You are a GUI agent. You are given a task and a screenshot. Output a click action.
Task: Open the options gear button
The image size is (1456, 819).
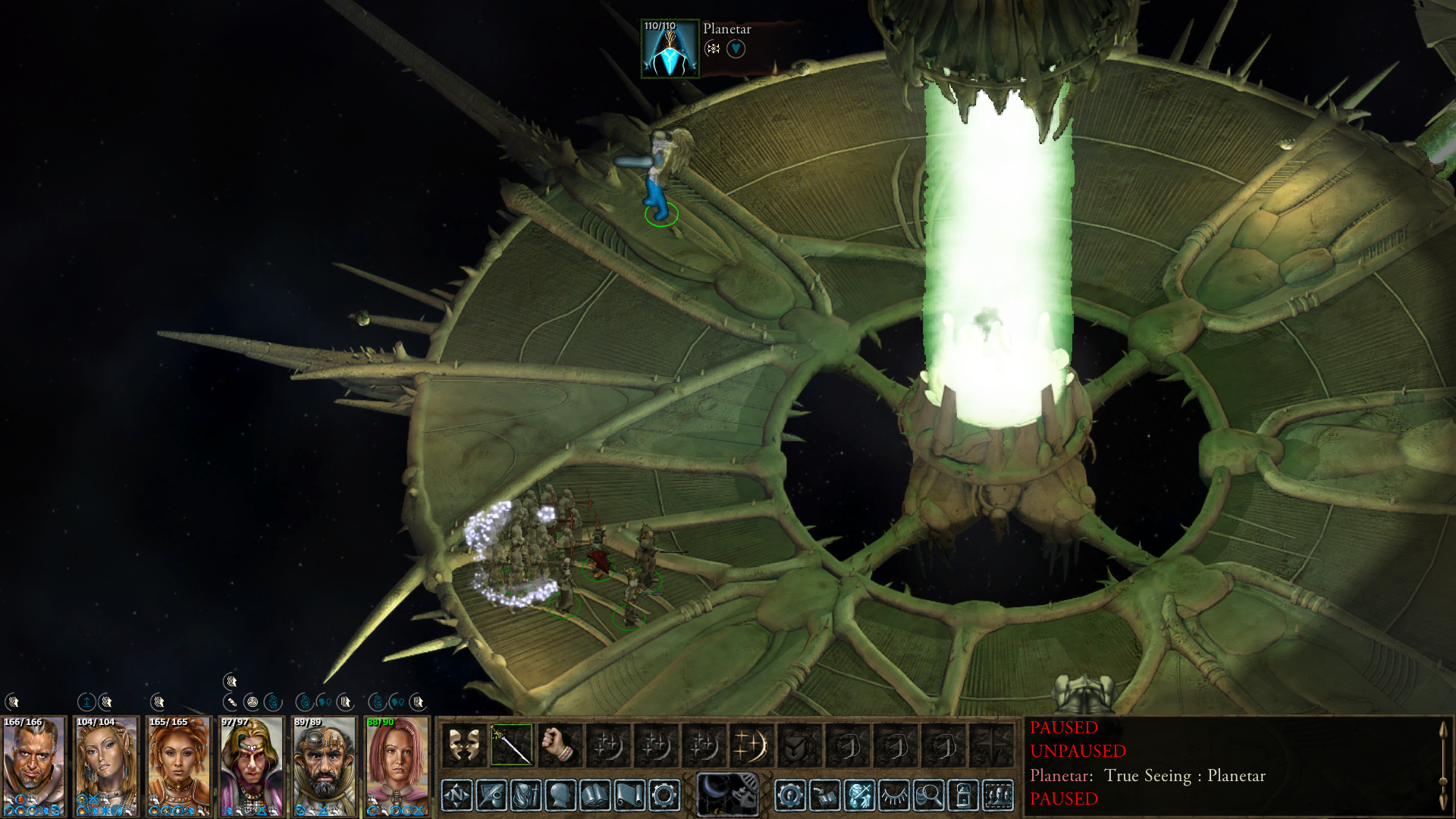tap(664, 795)
